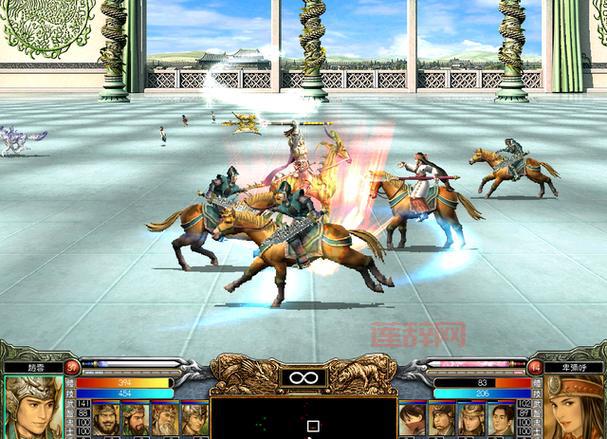The height and width of the screenshot is (439, 607).
Task: Choose the black-bearded officer portrait beside Zhao Yun
Action: (106, 418)
